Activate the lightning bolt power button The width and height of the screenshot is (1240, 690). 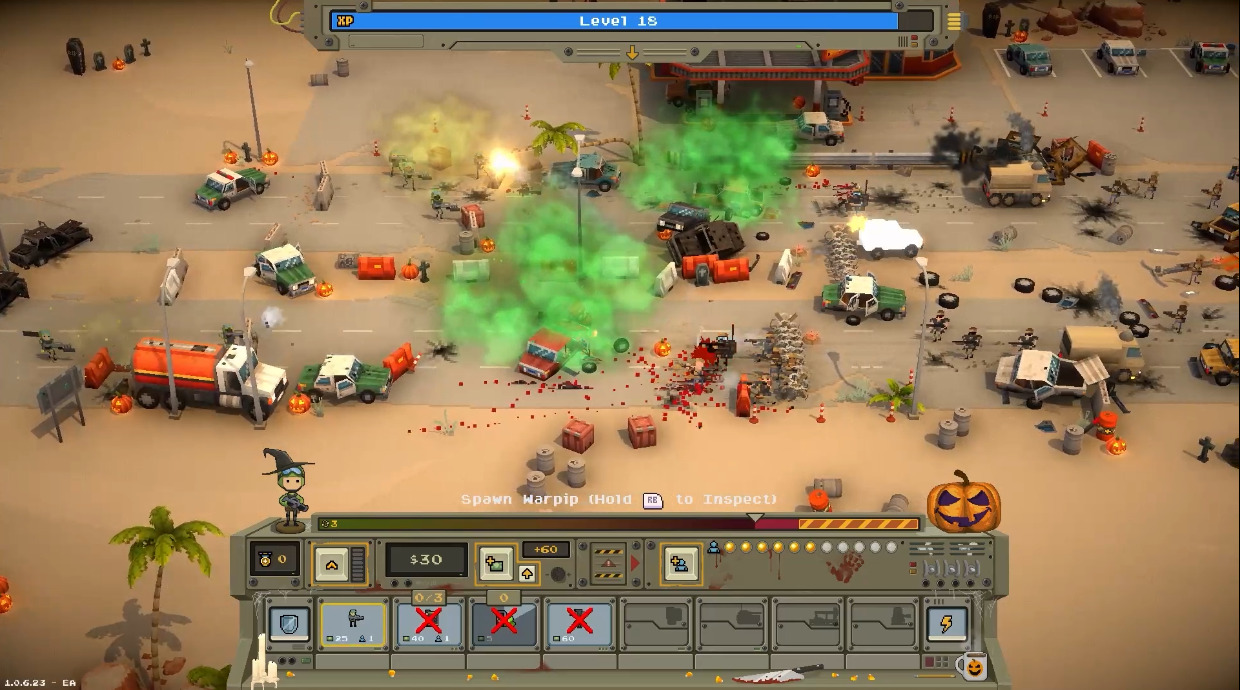click(946, 624)
